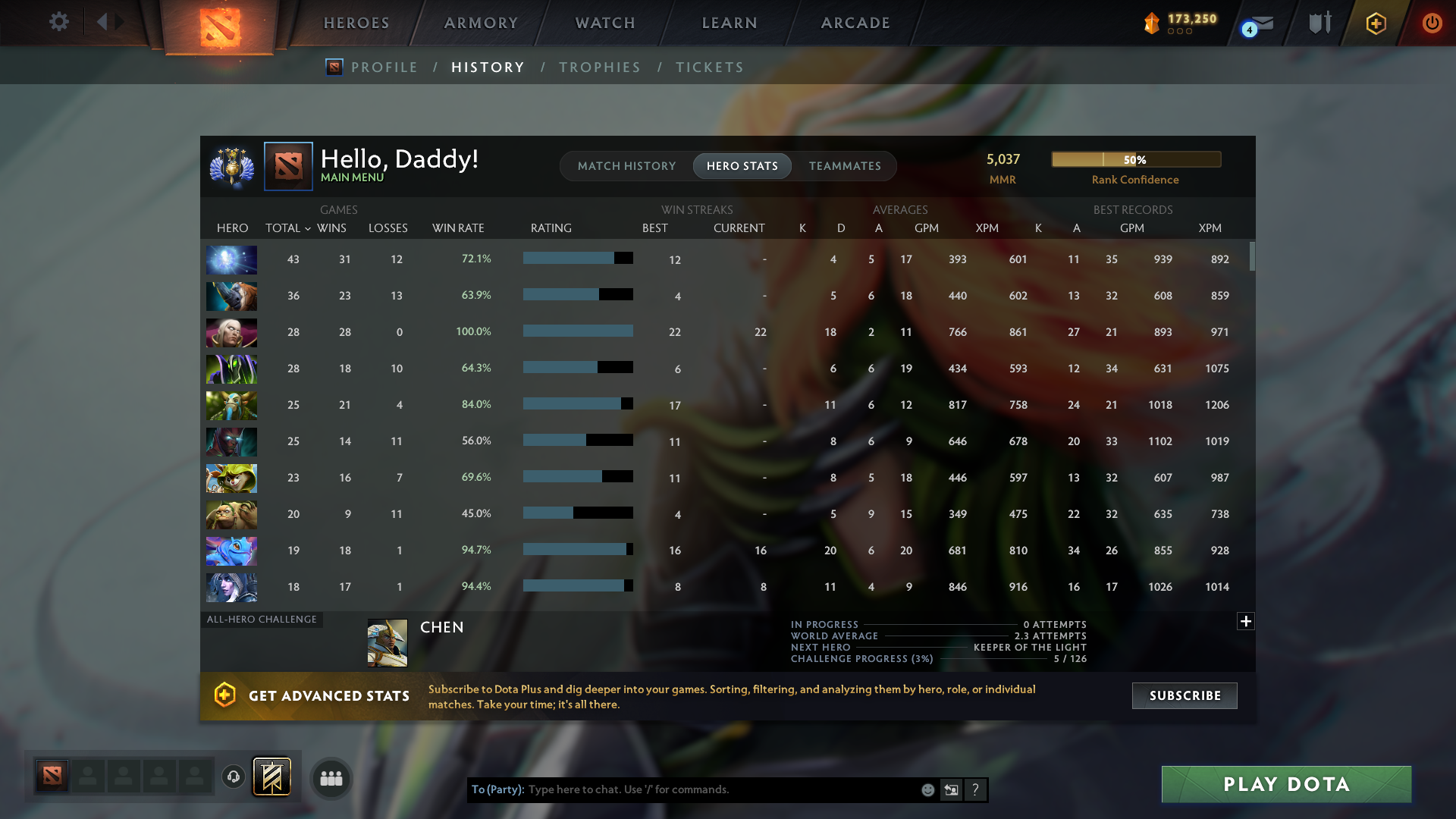Sort by Total games column chevron

pos(308,227)
